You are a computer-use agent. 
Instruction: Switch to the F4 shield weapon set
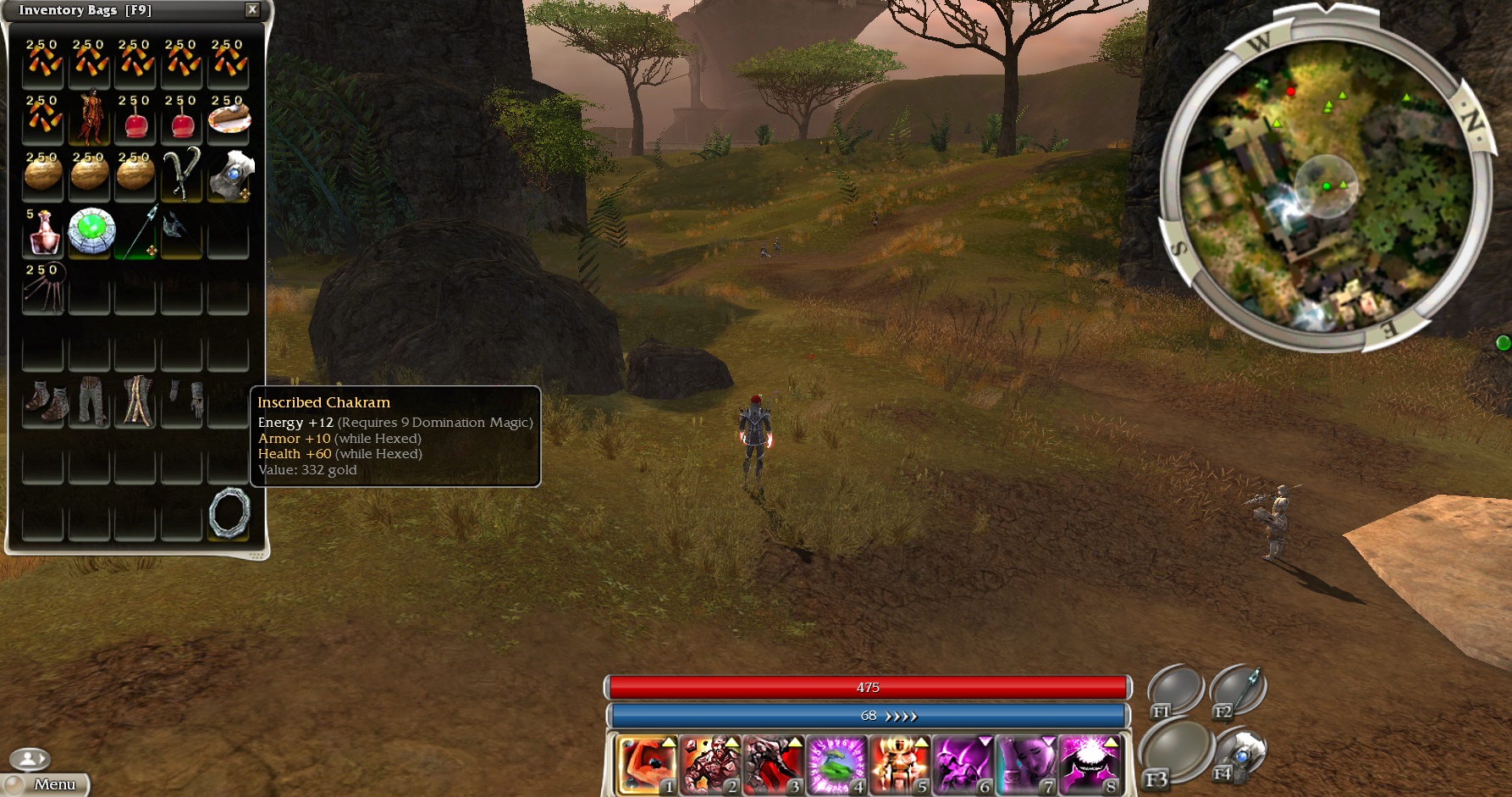coord(1239,755)
